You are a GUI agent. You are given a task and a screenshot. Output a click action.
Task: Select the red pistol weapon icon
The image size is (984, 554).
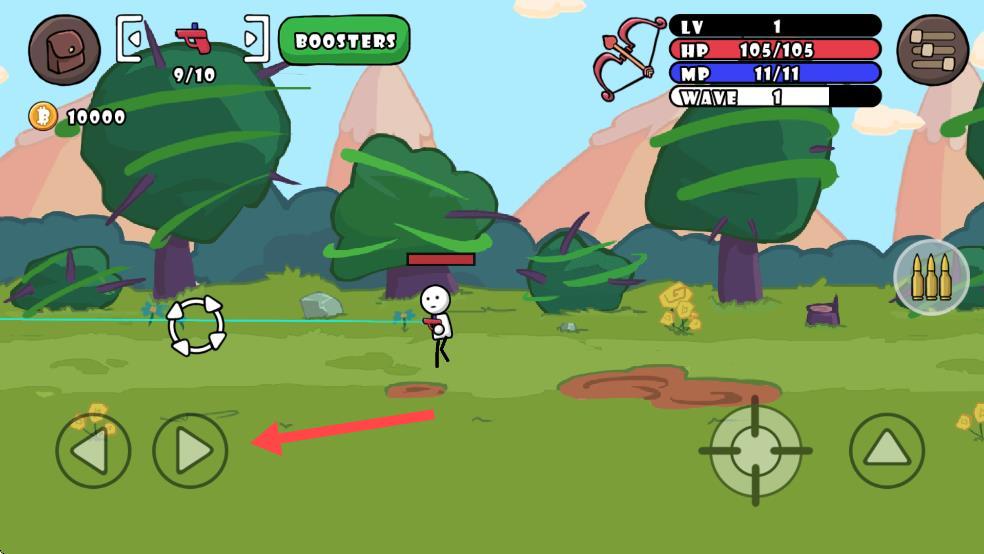[x=193, y=40]
